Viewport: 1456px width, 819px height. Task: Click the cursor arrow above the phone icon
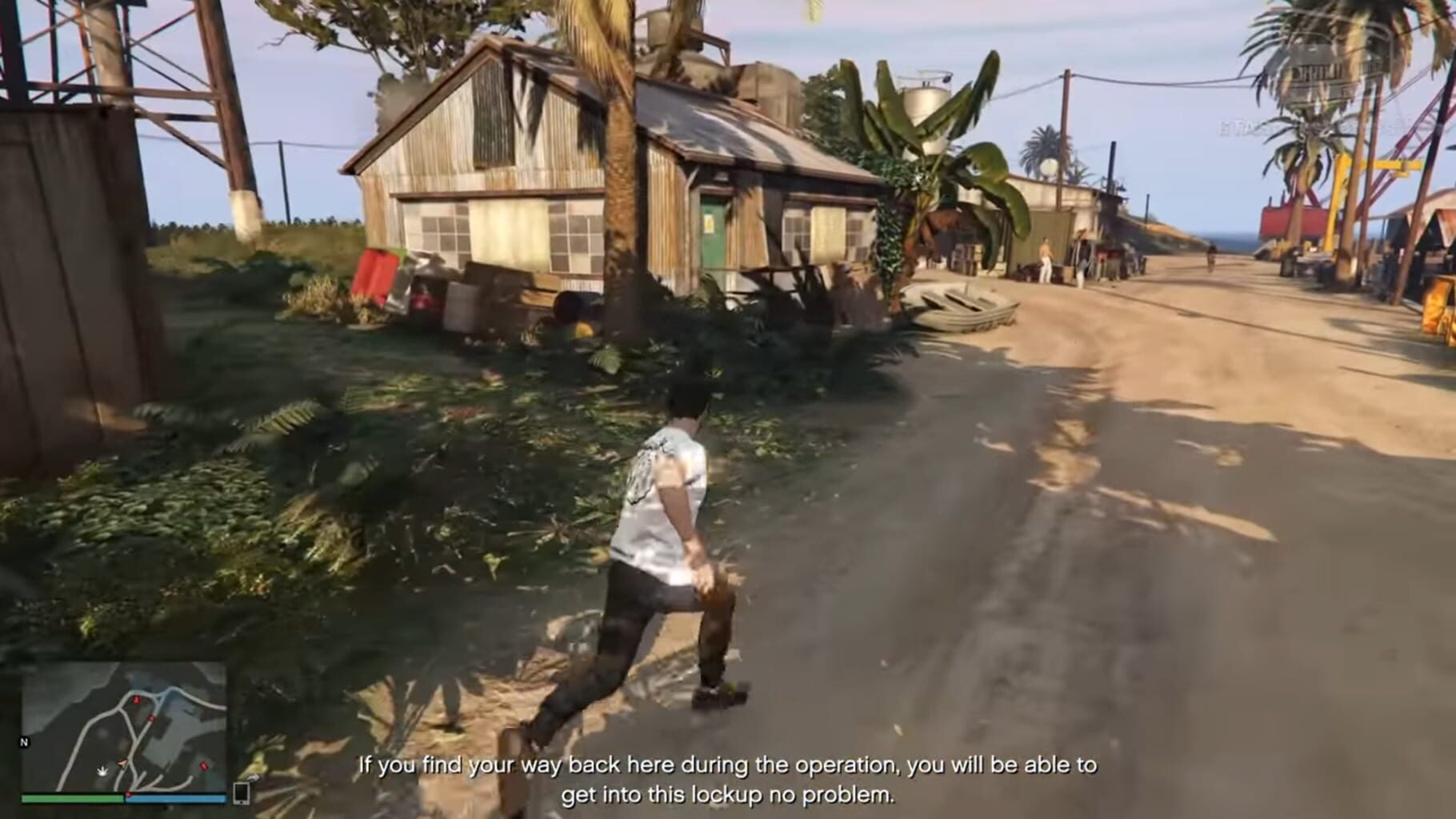click(254, 778)
